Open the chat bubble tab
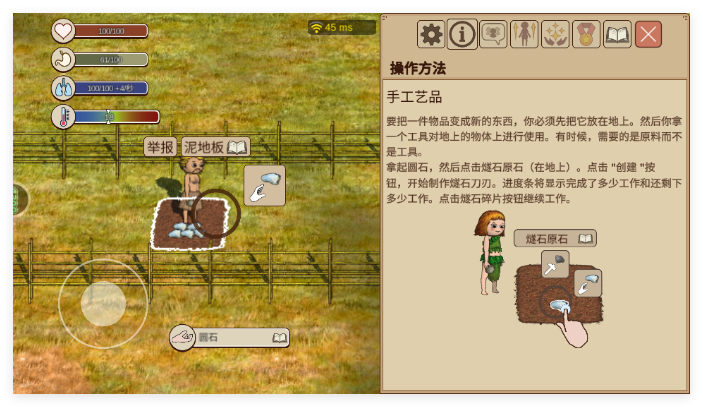Image resolution: width=703 pixels, height=407 pixels. pos(493,35)
